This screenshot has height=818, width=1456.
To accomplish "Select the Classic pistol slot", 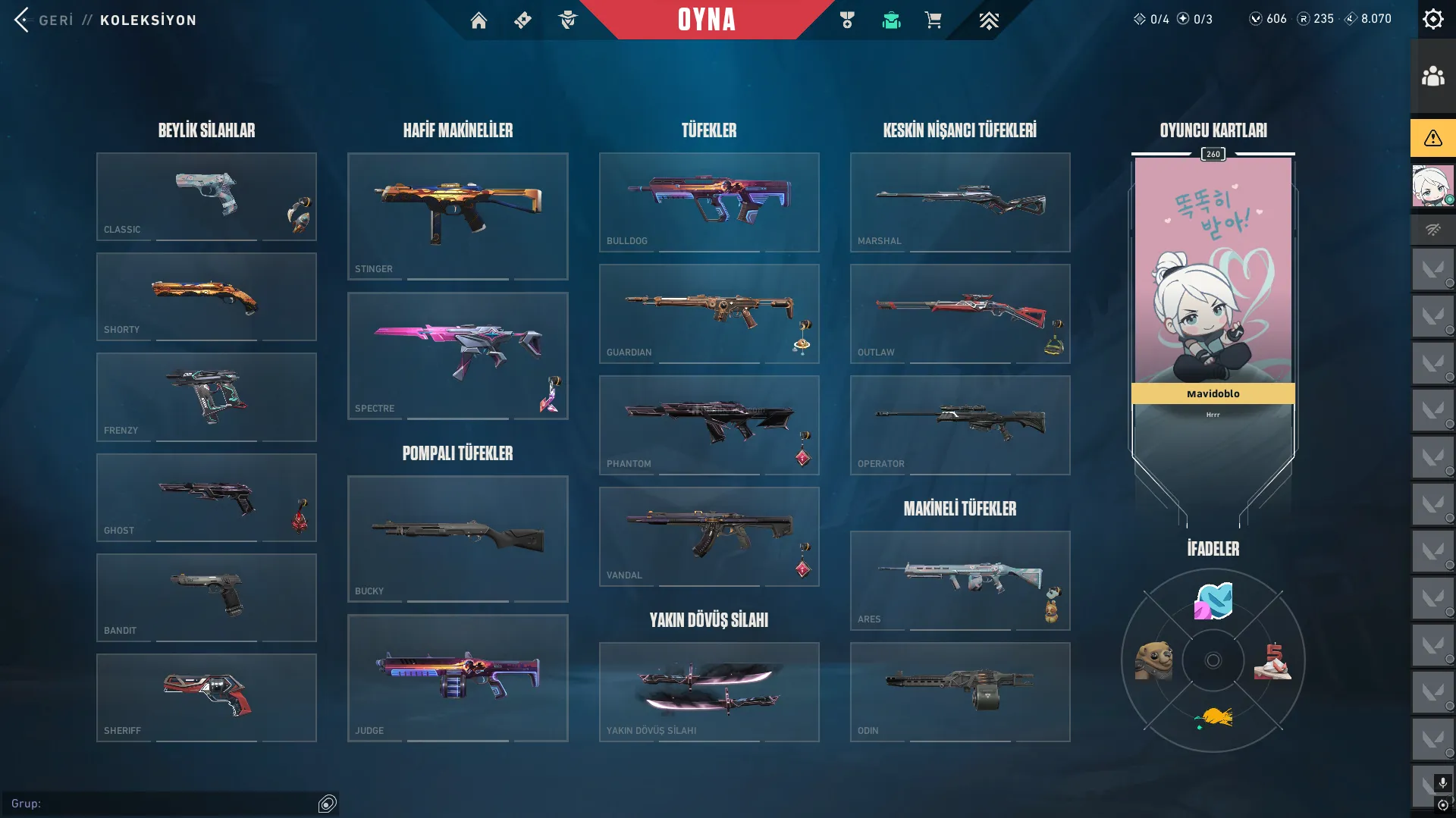I will click(206, 196).
